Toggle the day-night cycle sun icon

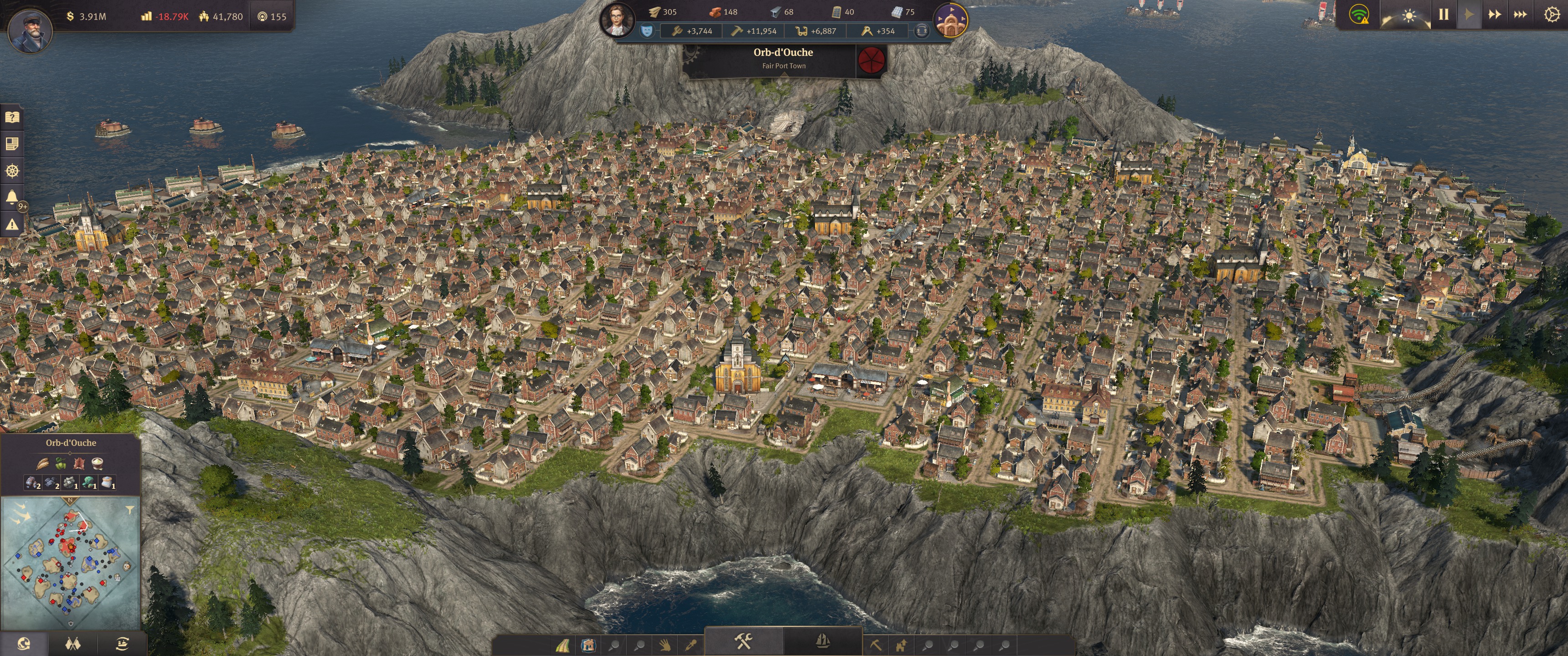pos(1408,16)
